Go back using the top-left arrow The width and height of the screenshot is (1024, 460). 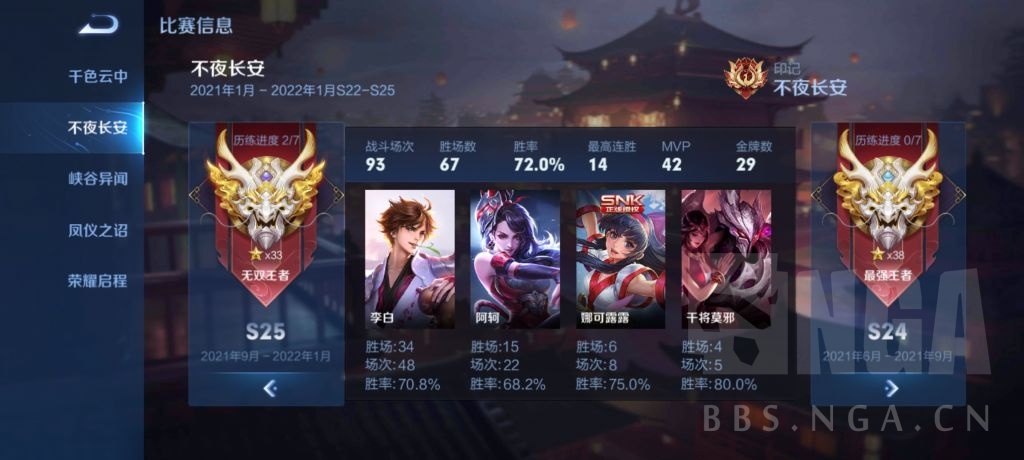[98, 24]
